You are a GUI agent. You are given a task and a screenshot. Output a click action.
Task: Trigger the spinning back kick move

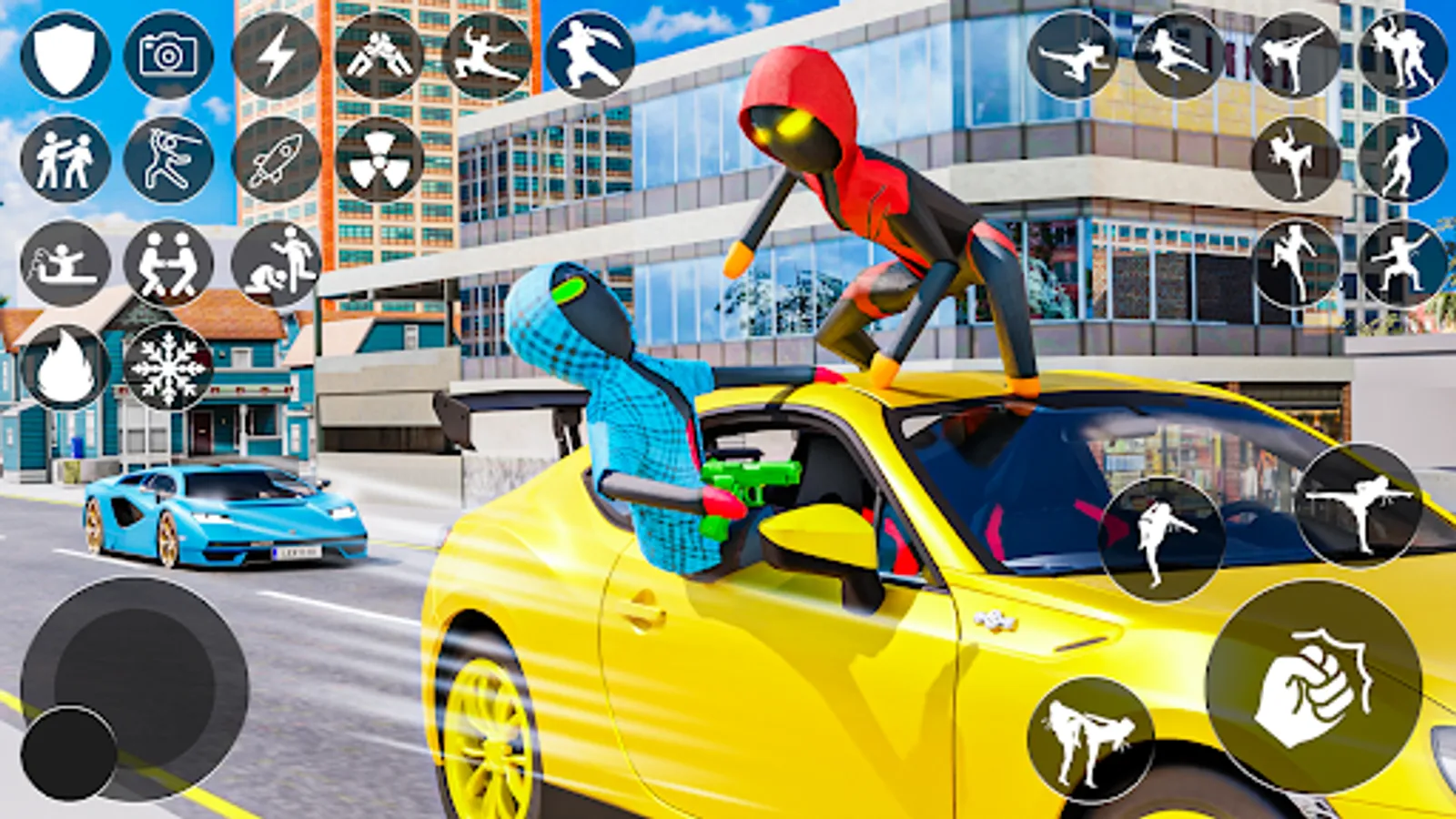1362,508
